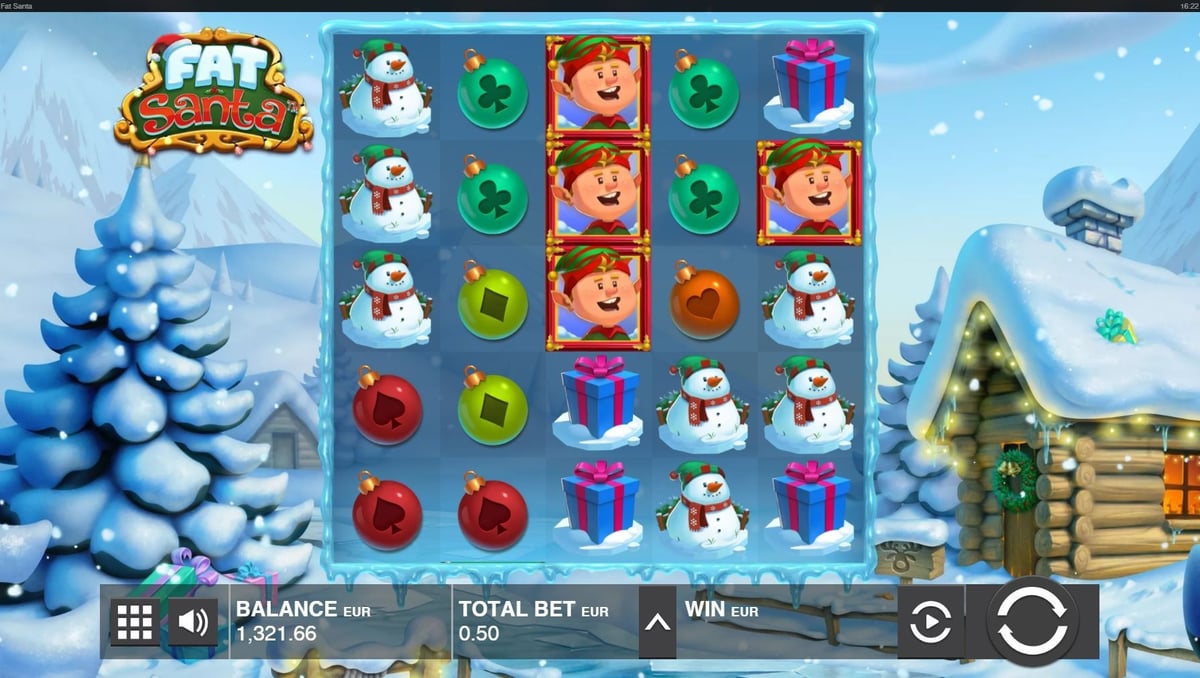
Task: Open the grid menu button
Action: [135, 622]
